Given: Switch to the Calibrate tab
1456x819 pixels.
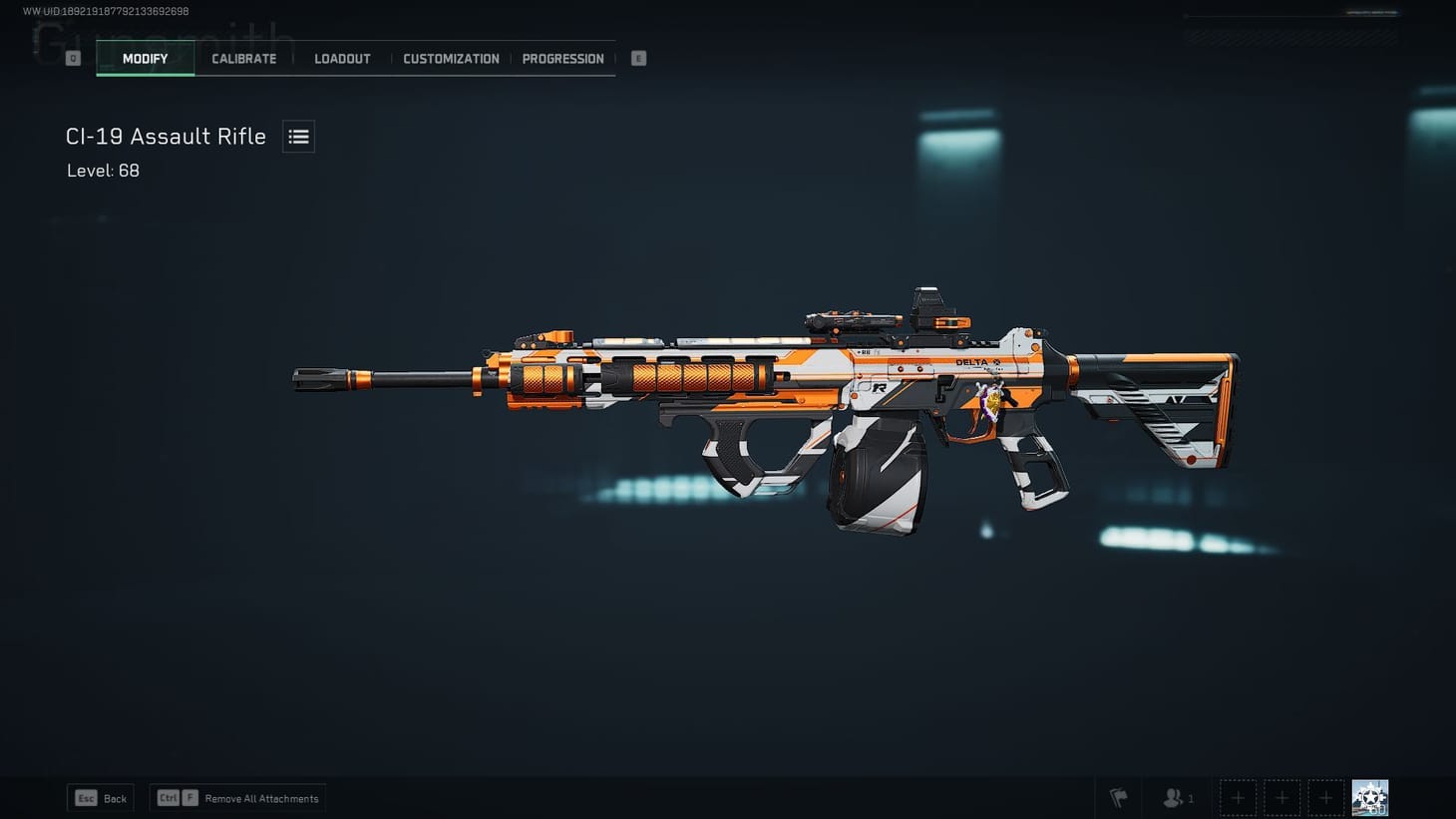Looking at the screenshot, I should [x=243, y=58].
